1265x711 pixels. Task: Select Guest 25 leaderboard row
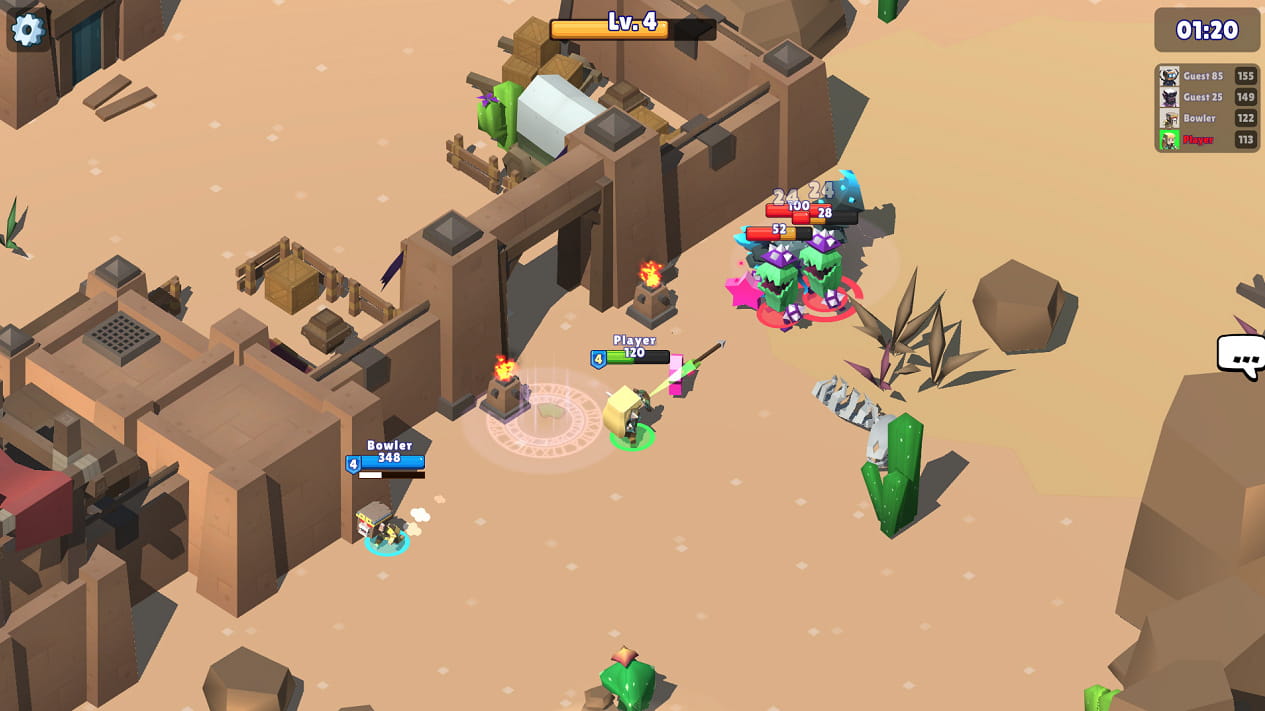pos(1207,97)
